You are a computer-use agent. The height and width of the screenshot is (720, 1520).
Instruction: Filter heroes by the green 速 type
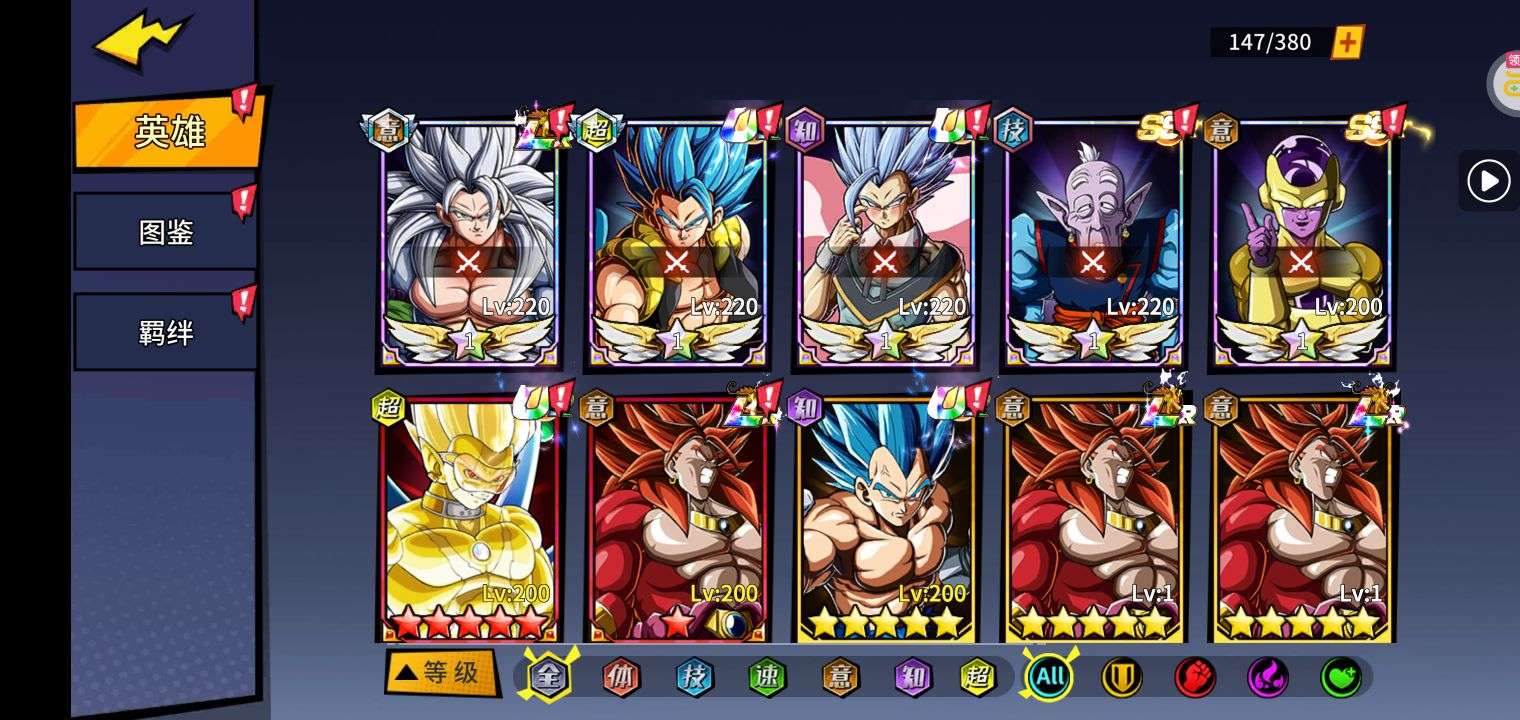pyautogui.click(x=767, y=677)
